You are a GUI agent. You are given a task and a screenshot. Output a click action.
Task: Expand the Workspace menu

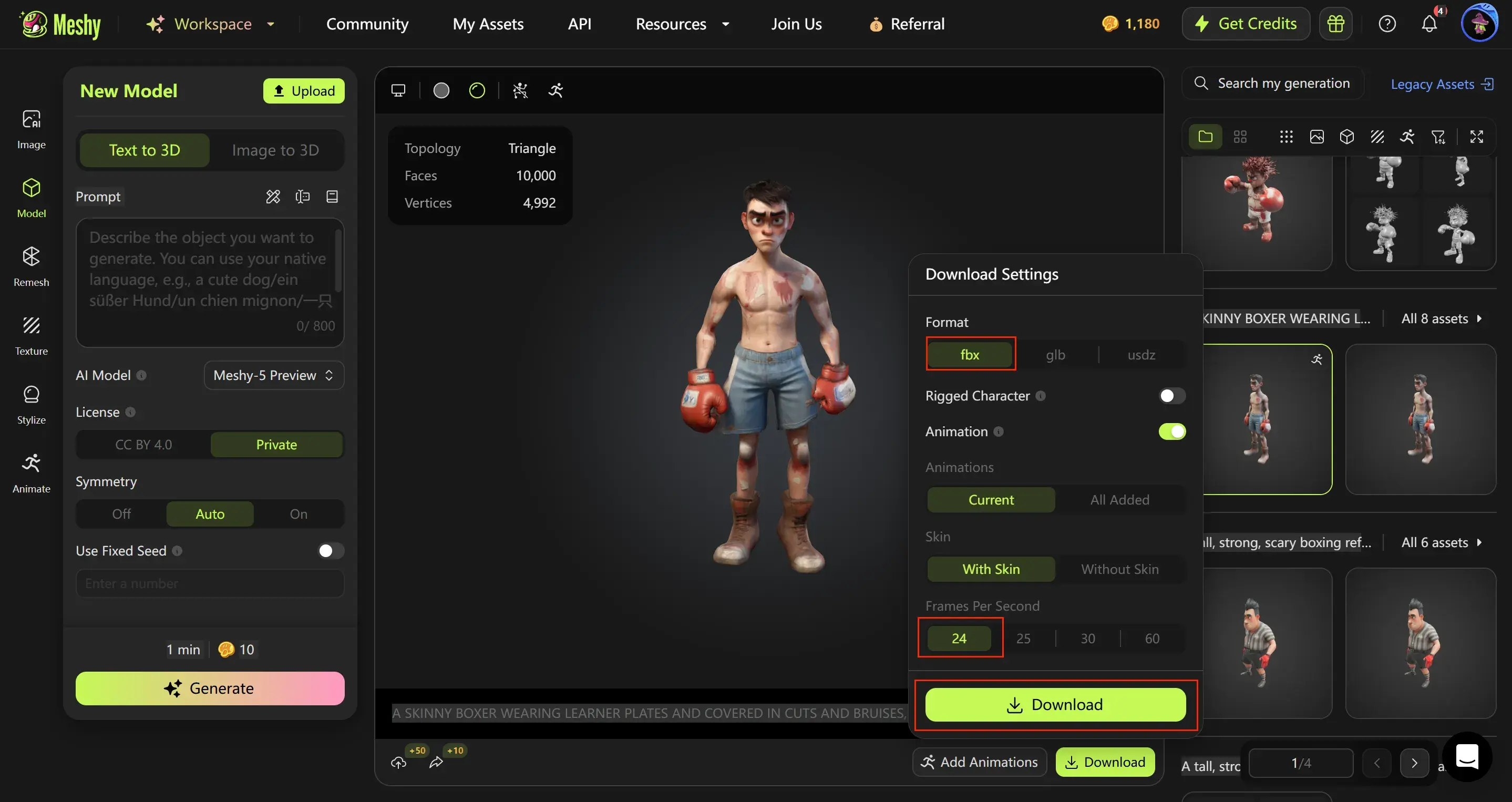coord(211,24)
